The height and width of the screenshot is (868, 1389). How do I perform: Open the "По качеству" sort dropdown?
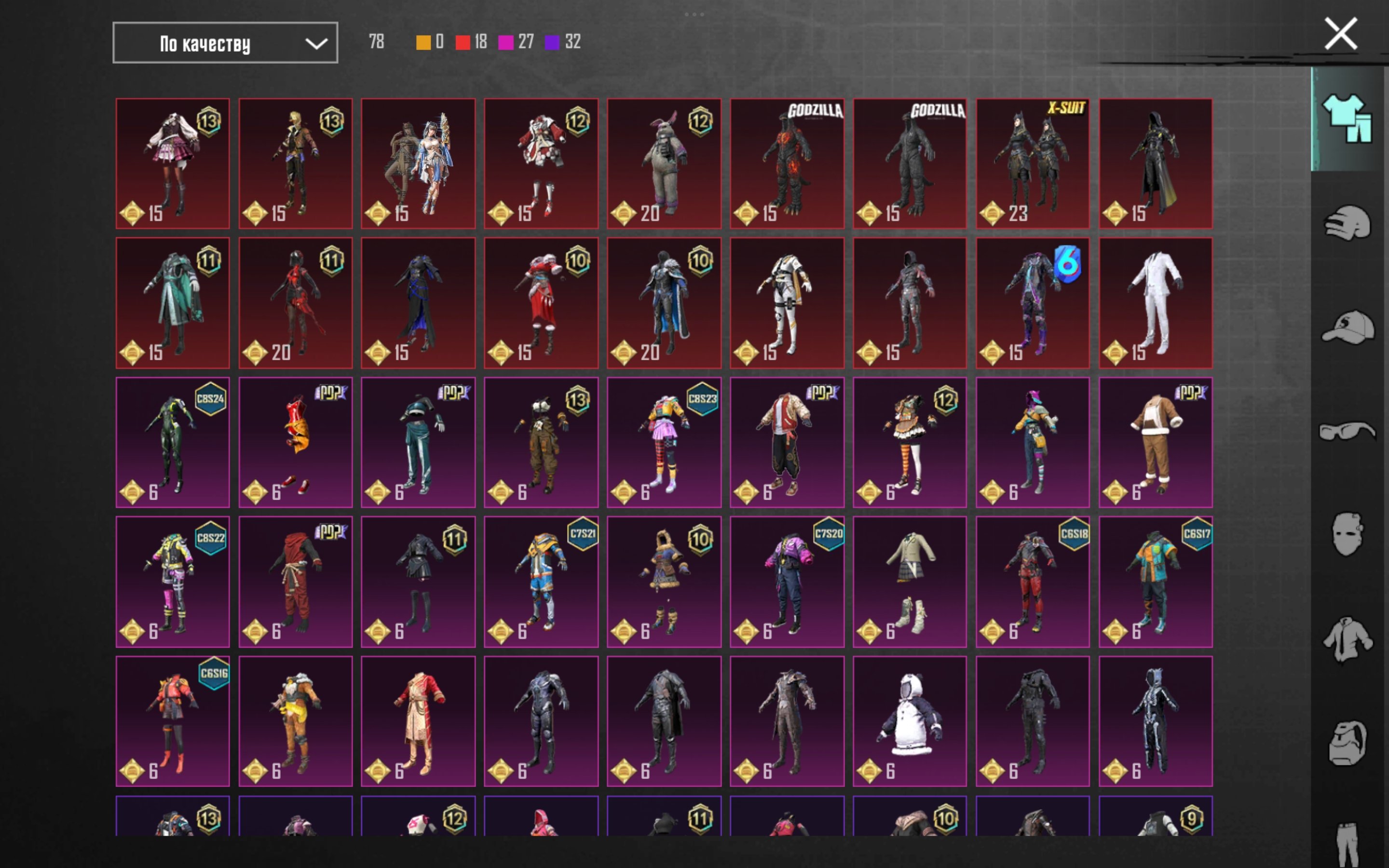[225, 43]
